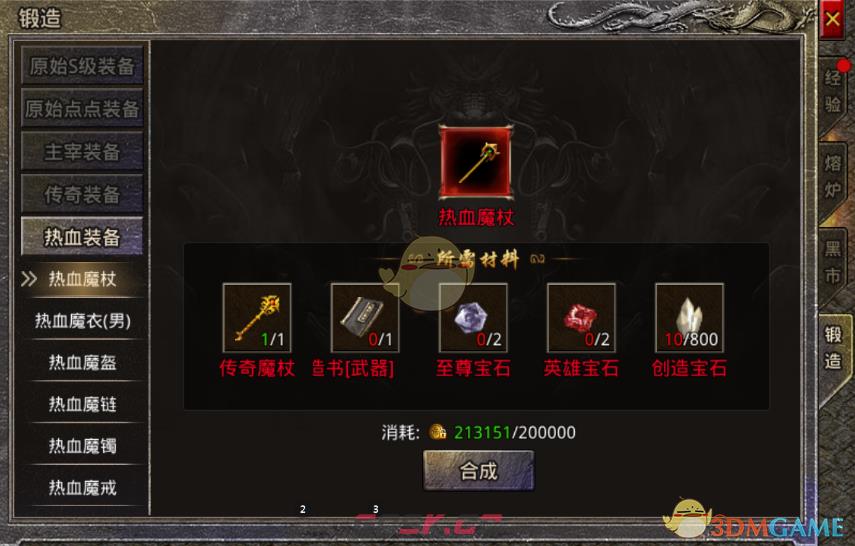Select 热血魔衣(男) in the item list
This screenshot has width=855, height=546.
pos(83,321)
